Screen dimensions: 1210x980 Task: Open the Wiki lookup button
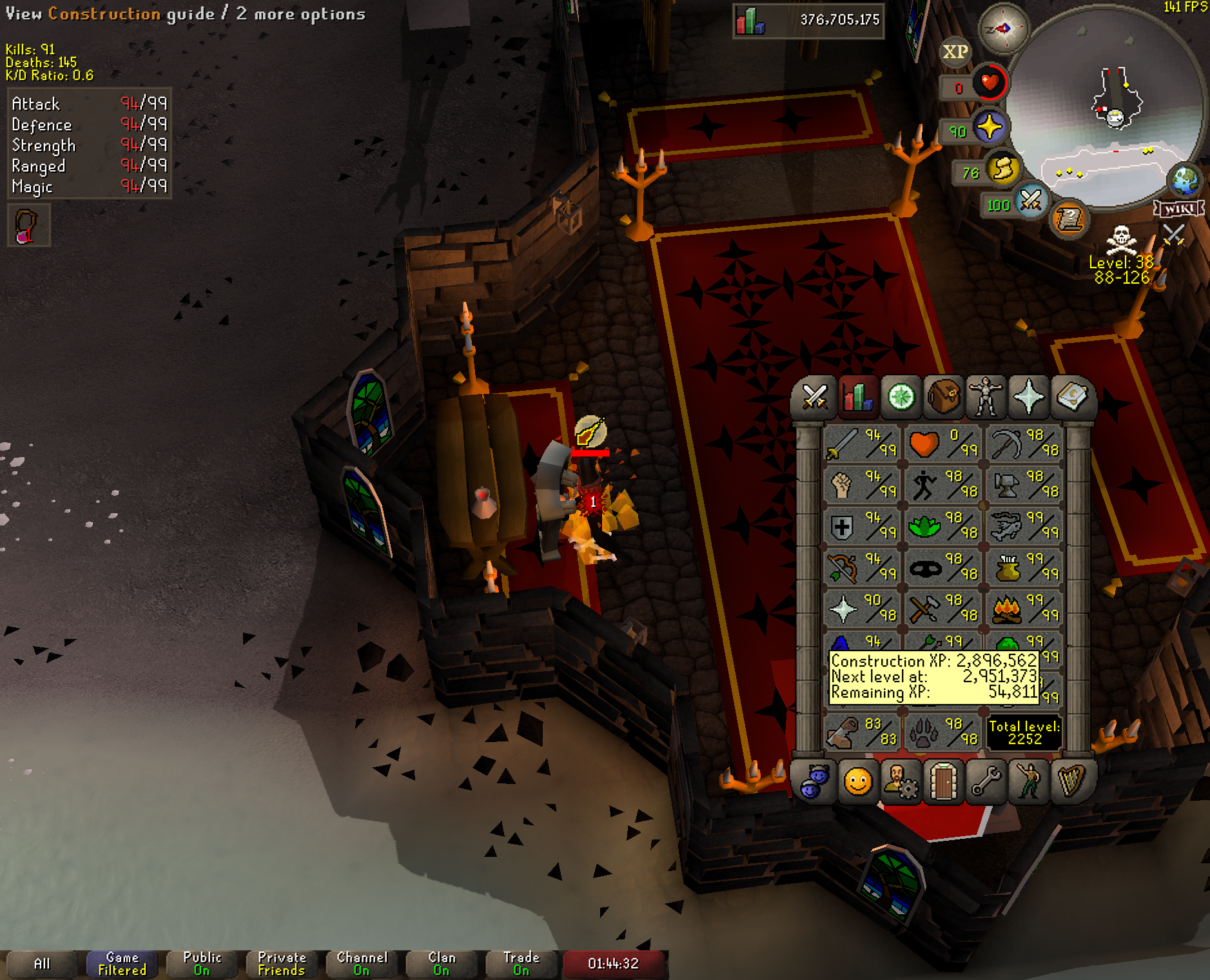[1179, 208]
